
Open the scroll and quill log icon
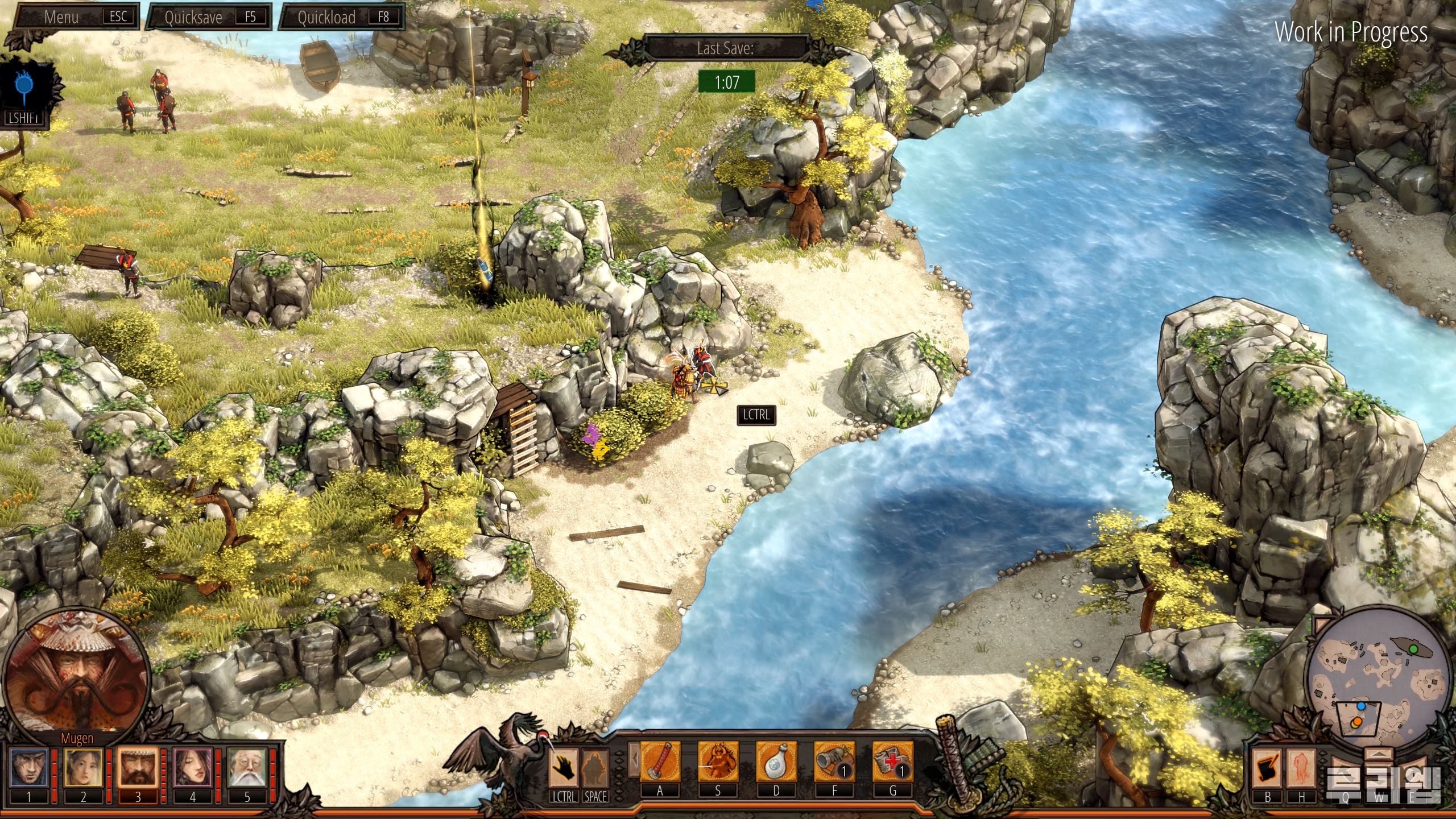(x=1268, y=768)
